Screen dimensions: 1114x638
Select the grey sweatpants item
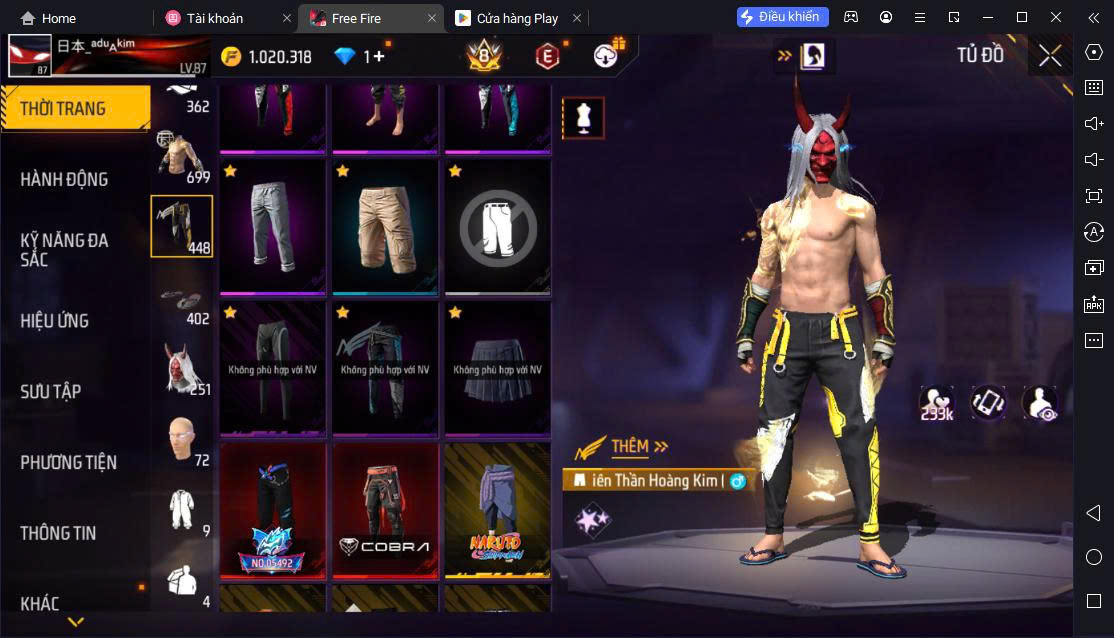pos(273,226)
